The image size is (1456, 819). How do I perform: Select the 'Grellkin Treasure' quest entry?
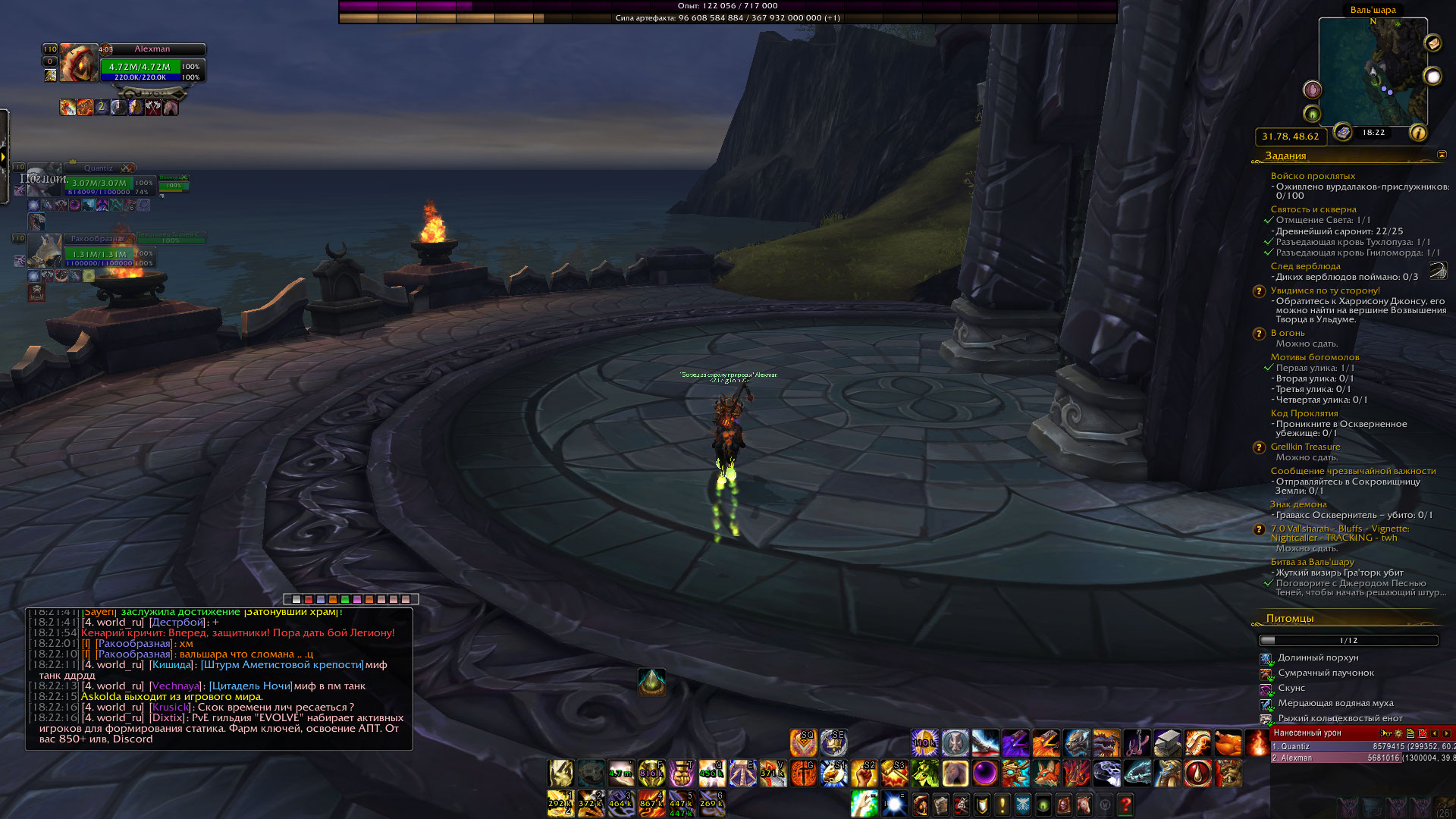(x=1305, y=447)
